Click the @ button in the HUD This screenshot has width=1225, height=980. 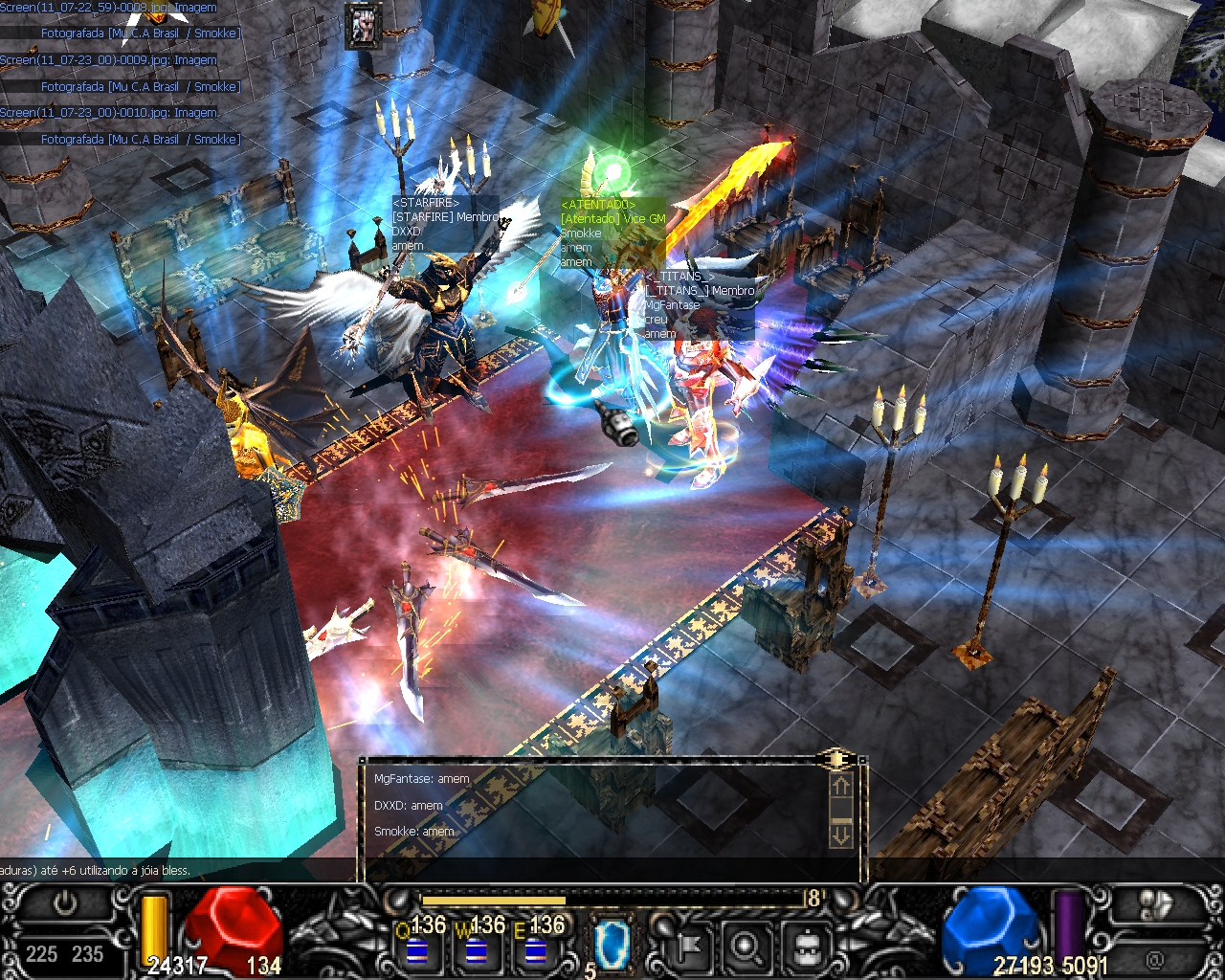1155,957
